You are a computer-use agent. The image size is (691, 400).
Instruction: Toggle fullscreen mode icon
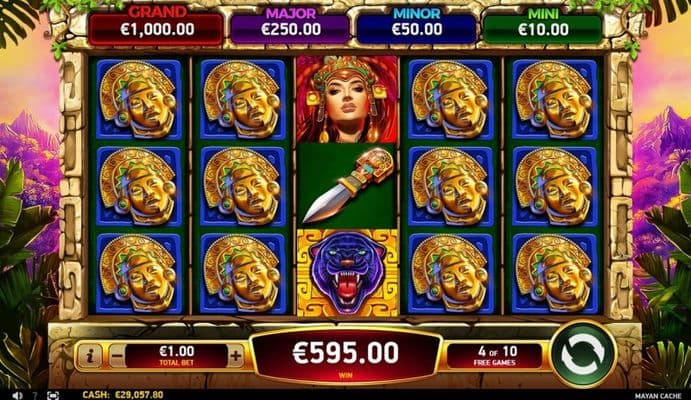click(53, 395)
